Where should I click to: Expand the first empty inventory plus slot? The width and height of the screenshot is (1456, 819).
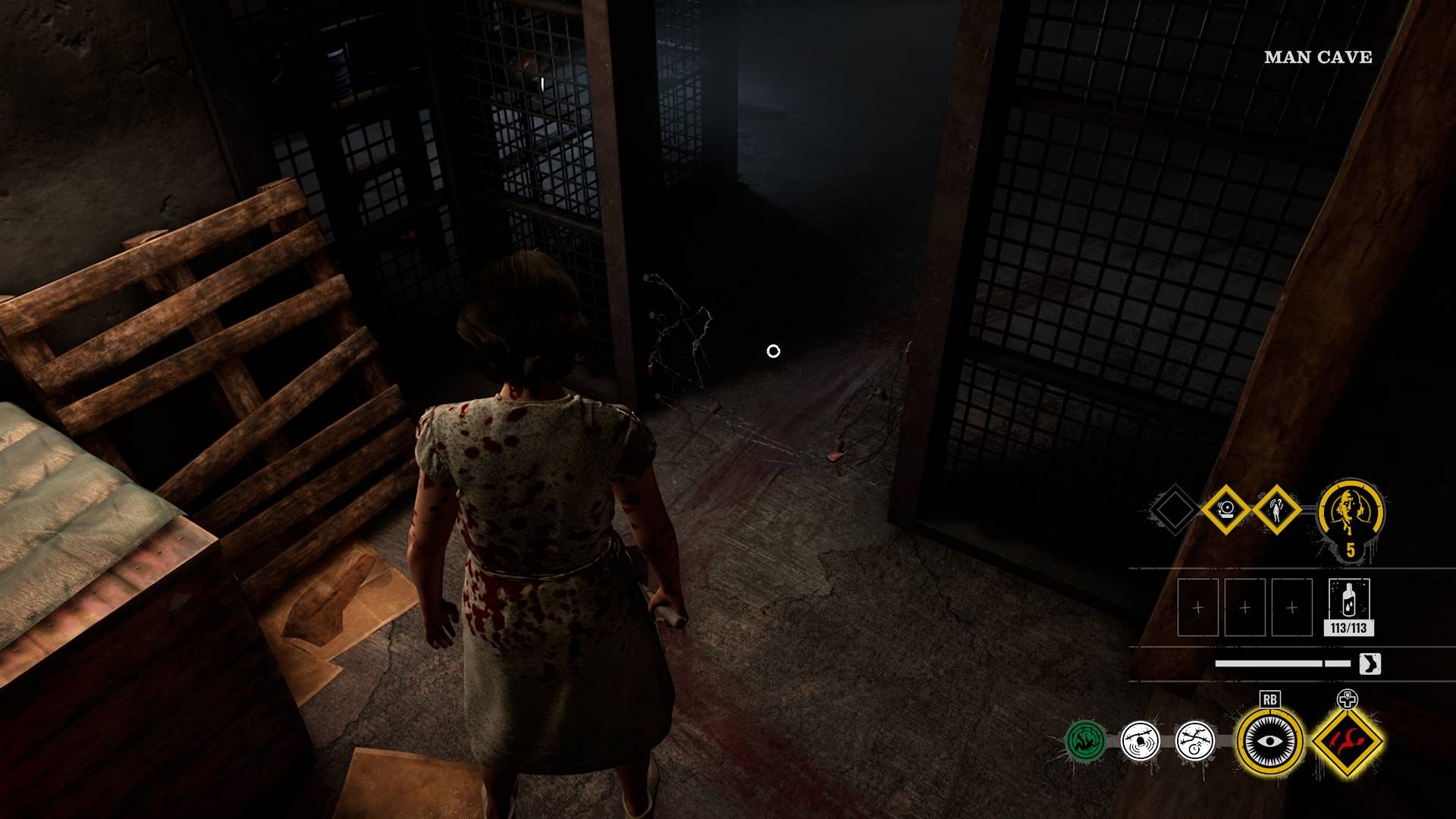tap(1198, 607)
